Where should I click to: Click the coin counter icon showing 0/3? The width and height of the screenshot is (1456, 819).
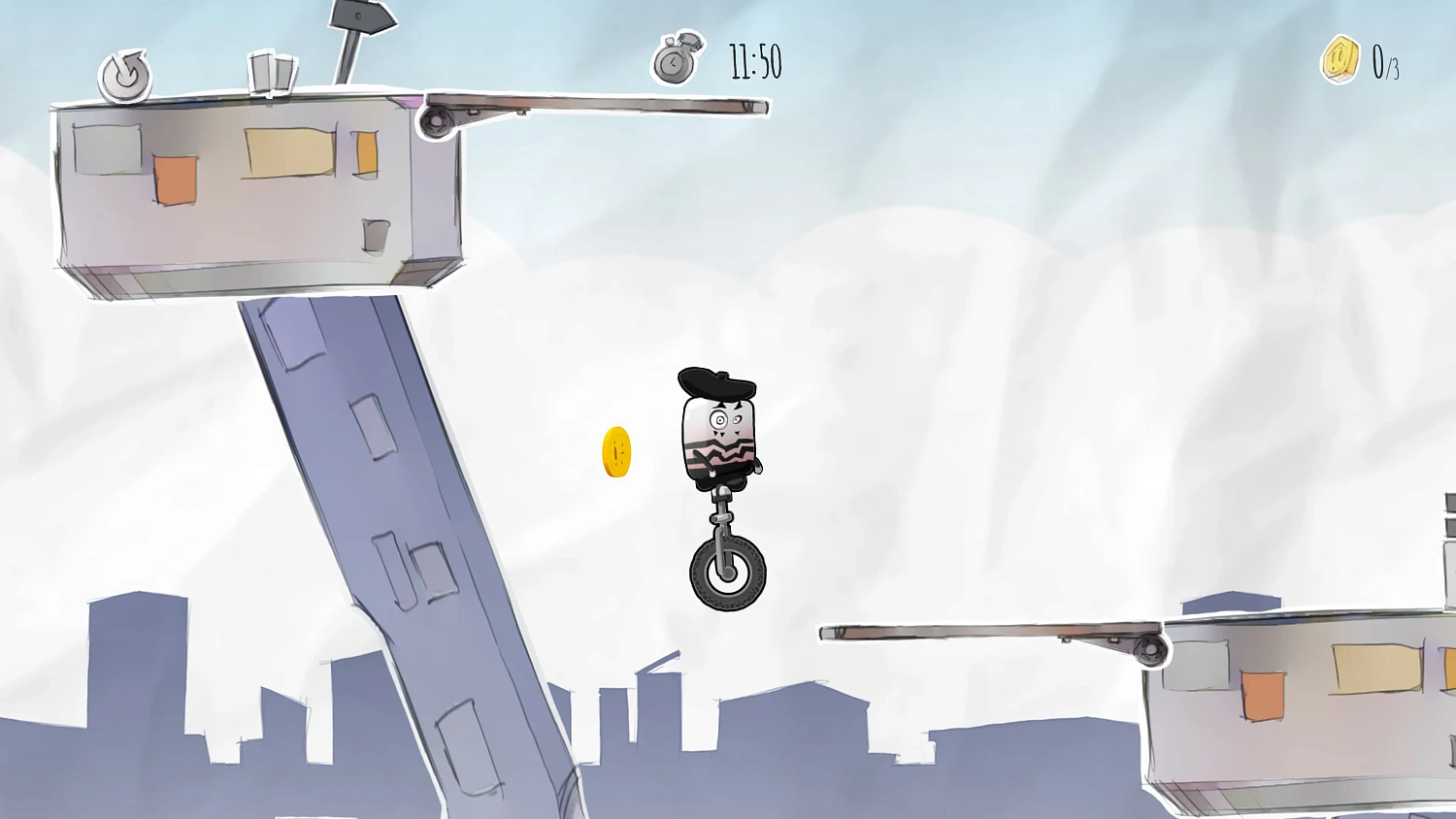click(1340, 58)
